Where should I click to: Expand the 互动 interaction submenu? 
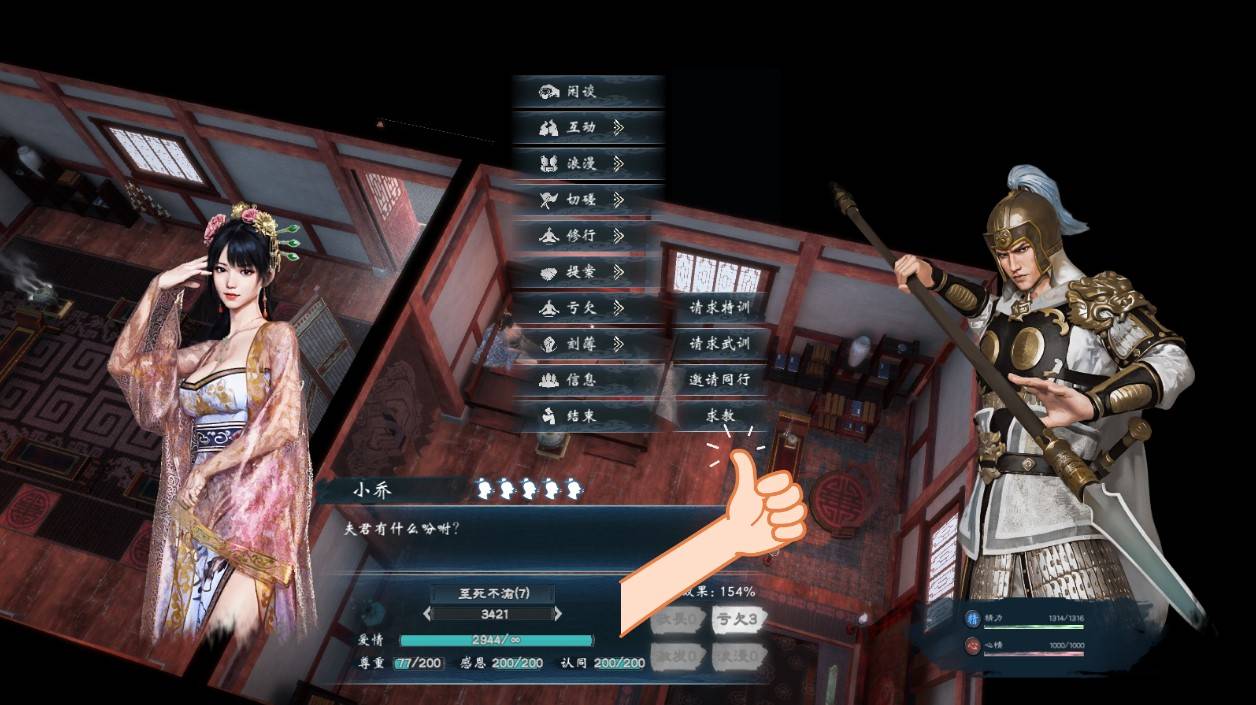588,127
